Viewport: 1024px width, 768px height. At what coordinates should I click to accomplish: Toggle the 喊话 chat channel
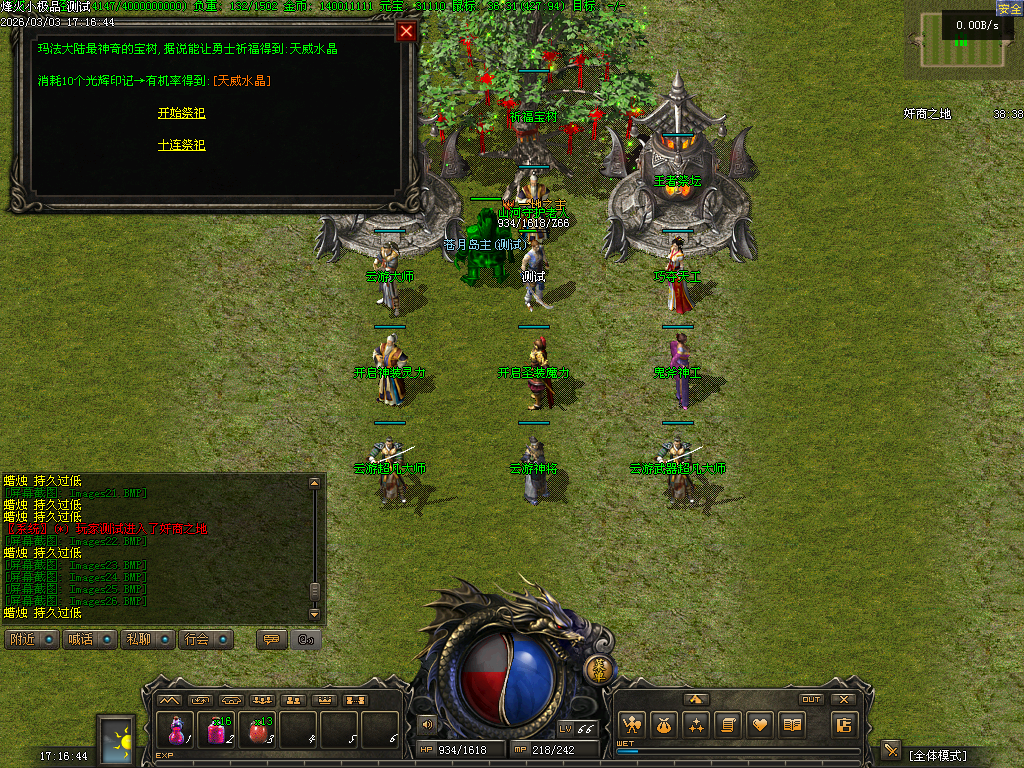click(90, 639)
